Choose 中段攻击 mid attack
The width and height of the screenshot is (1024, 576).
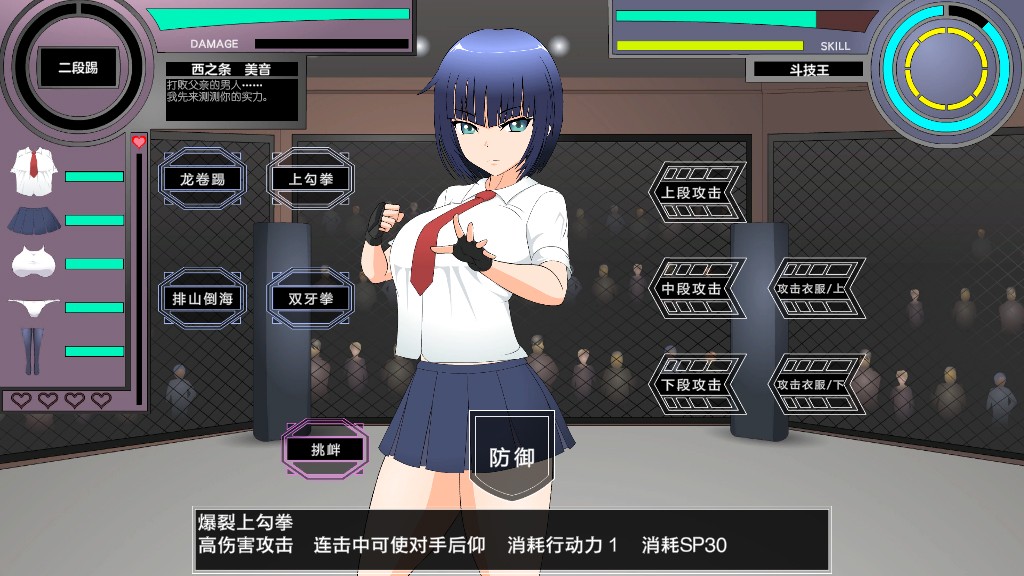(693, 288)
